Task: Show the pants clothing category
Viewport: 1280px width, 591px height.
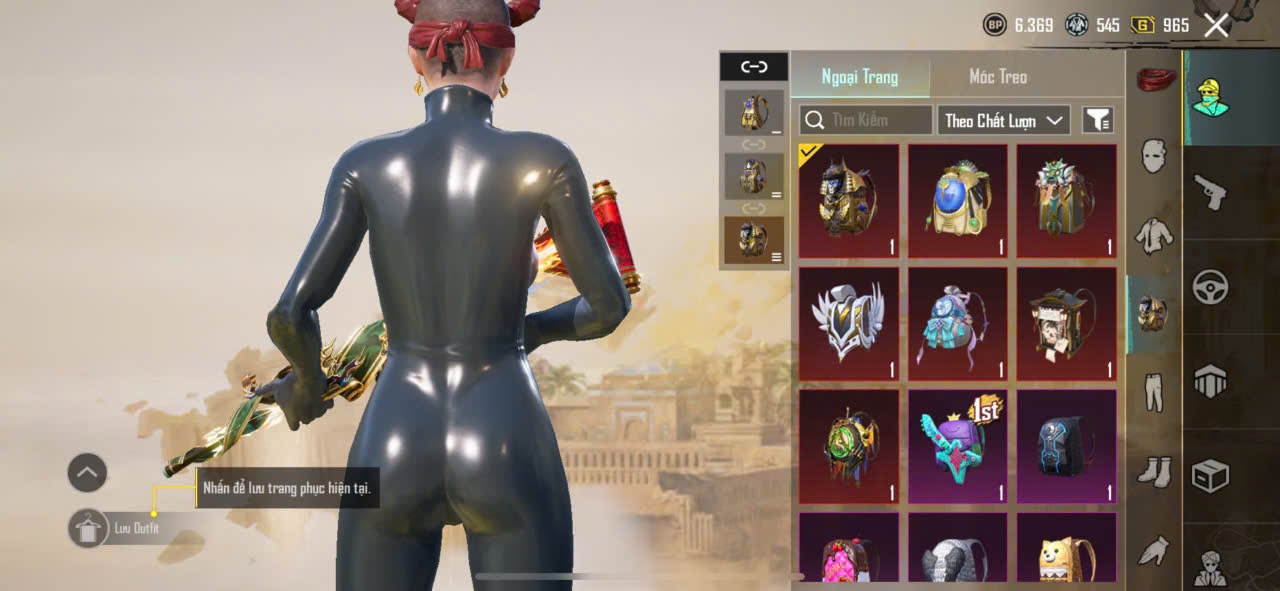Action: click(x=1153, y=391)
